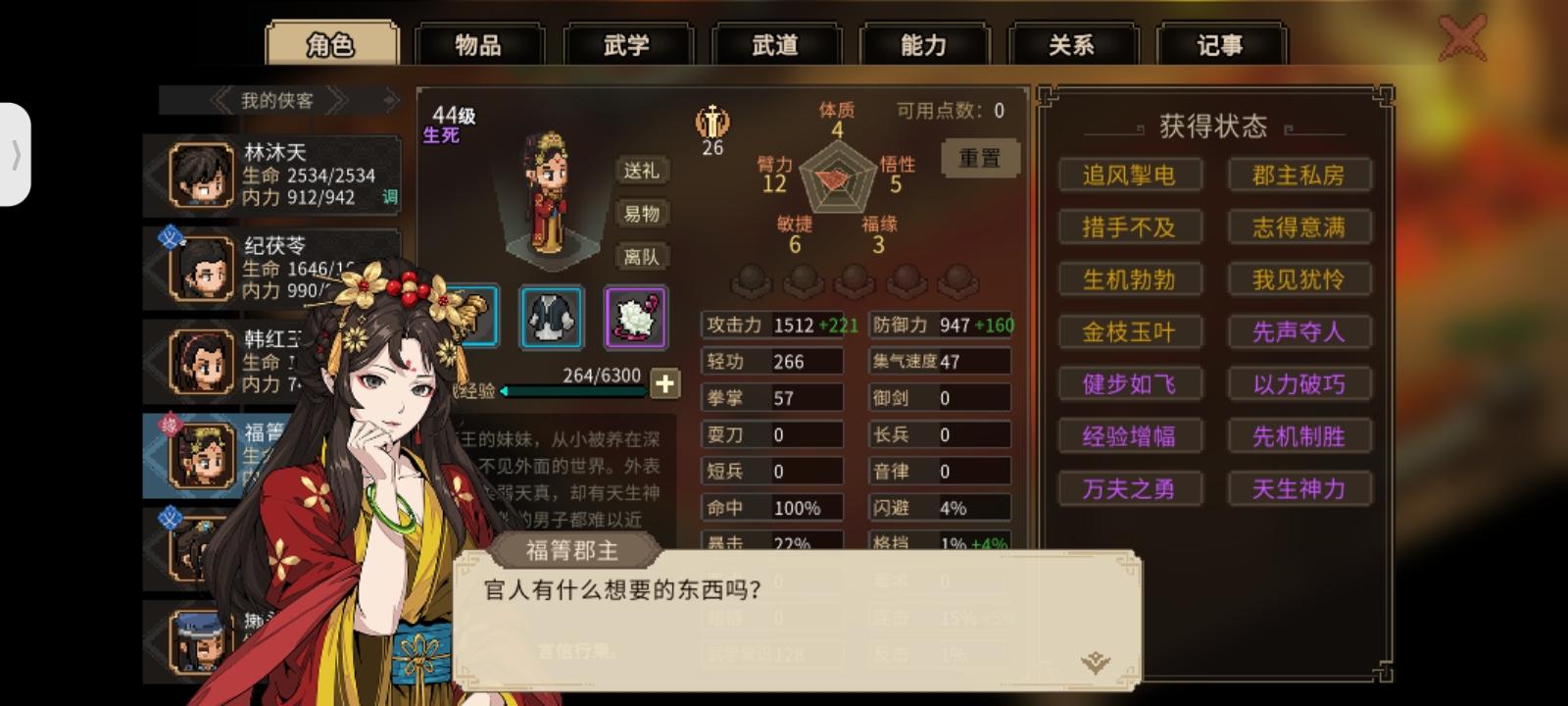Click the armor equipment slot icon
The image size is (1568, 706).
[x=552, y=317]
